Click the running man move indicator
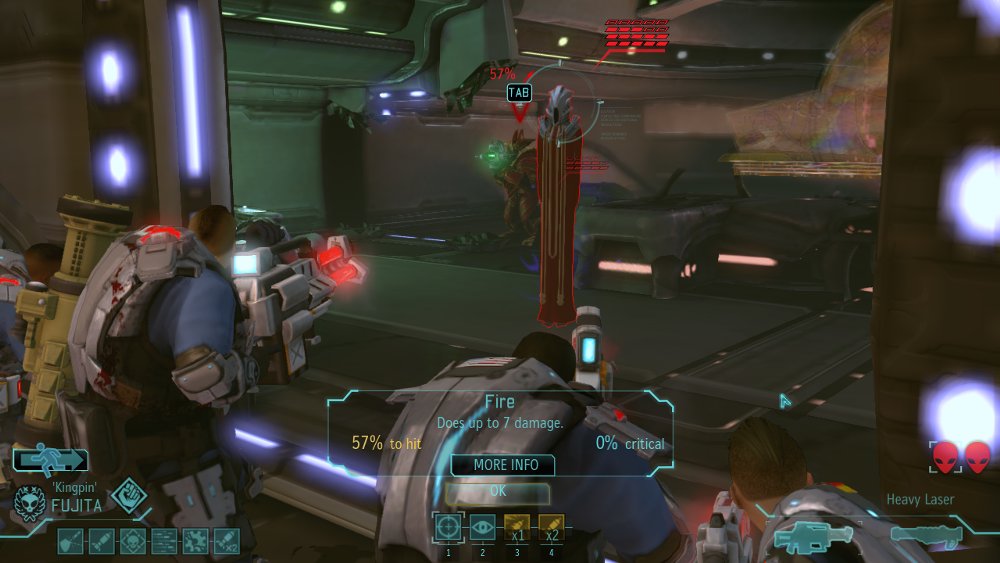The width and height of the screenshot is (1000, 563). [50, 461]
